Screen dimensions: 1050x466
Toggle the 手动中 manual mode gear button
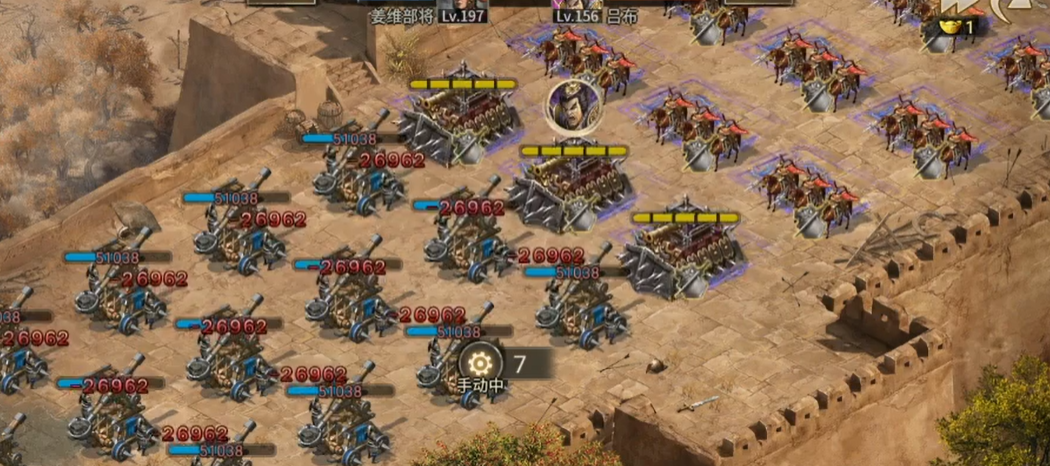coord(481,361)
